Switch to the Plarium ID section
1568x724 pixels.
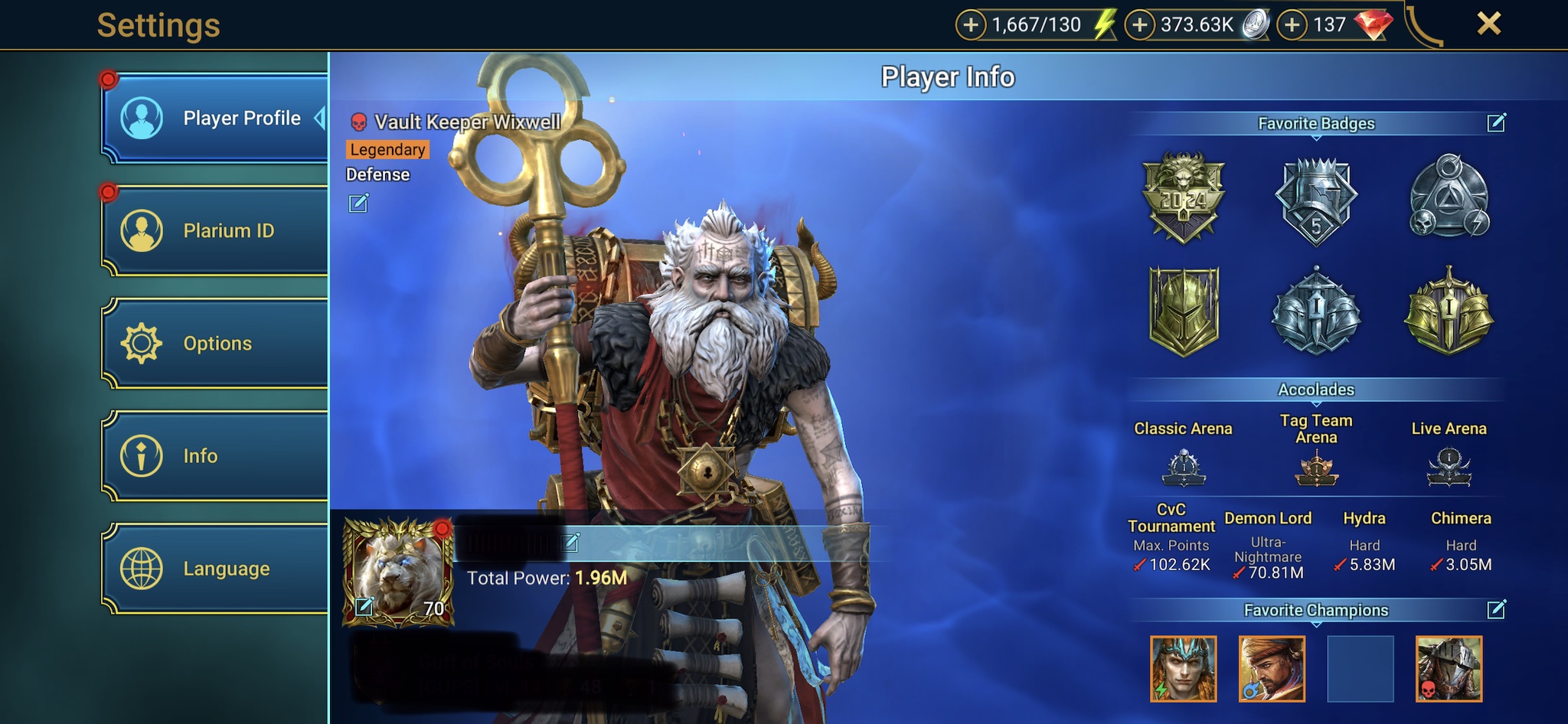pyautogui.click(x=215, y=230)
